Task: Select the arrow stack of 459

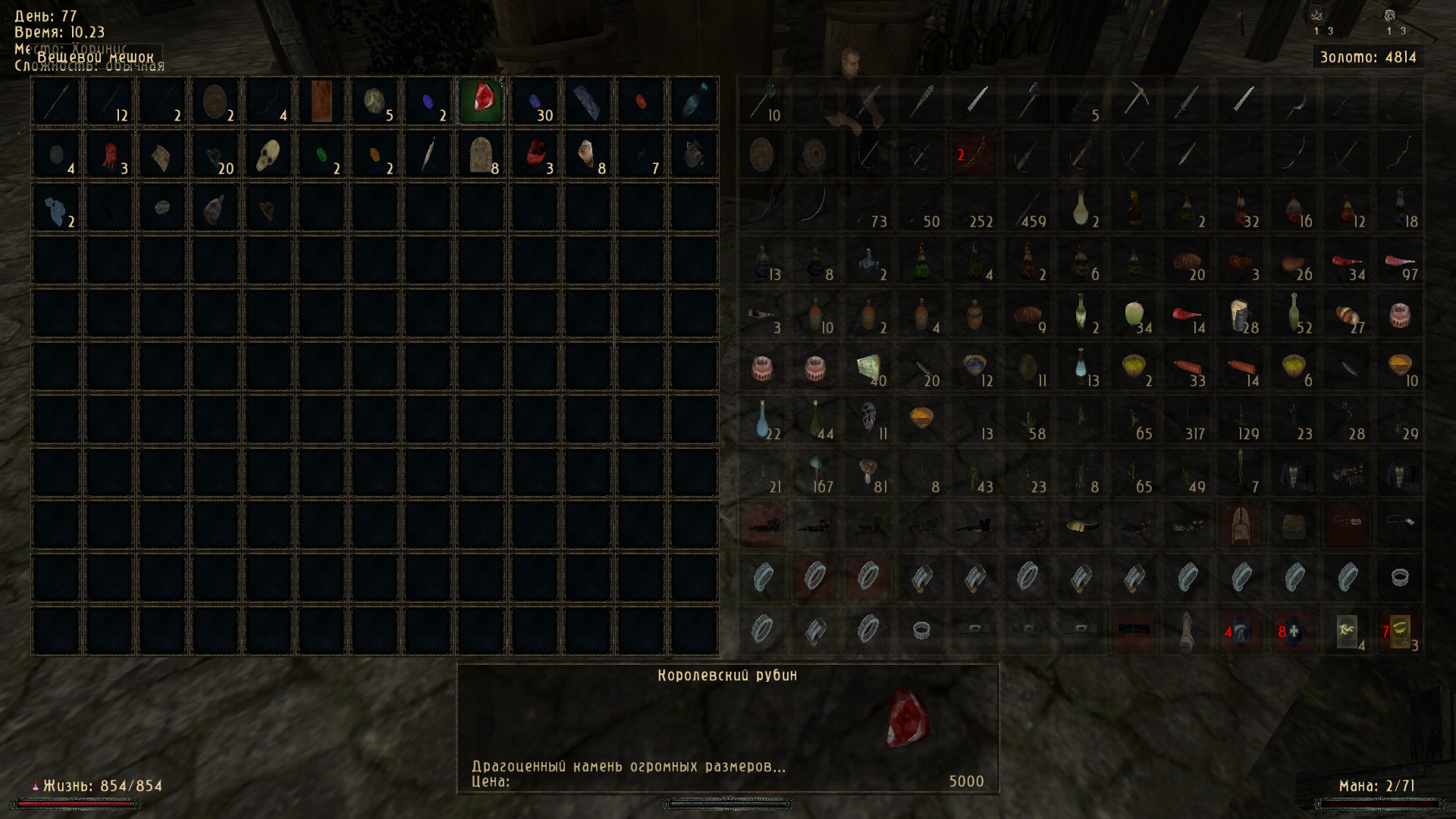Action: tap(1028, 208)
